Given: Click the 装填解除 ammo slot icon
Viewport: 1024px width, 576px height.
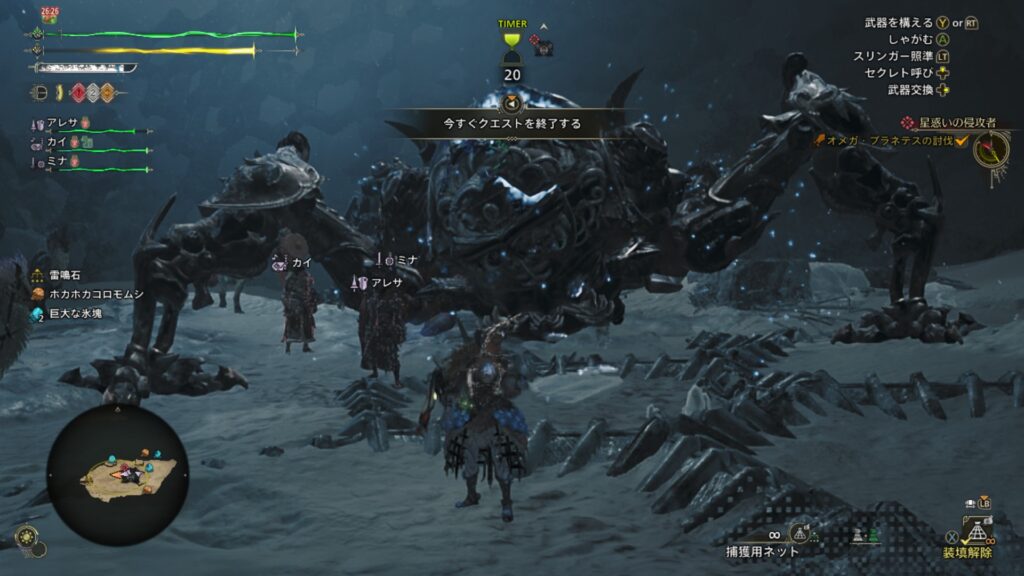Looking at the screenshot, I should coord(977,529).
